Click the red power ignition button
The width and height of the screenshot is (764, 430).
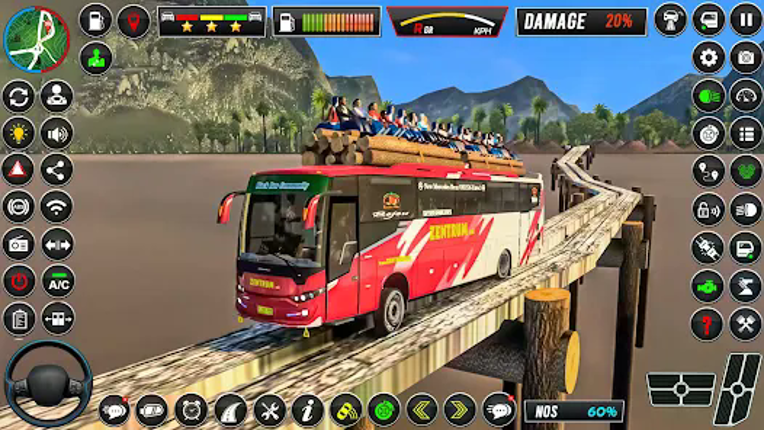[x=18, y=281]
